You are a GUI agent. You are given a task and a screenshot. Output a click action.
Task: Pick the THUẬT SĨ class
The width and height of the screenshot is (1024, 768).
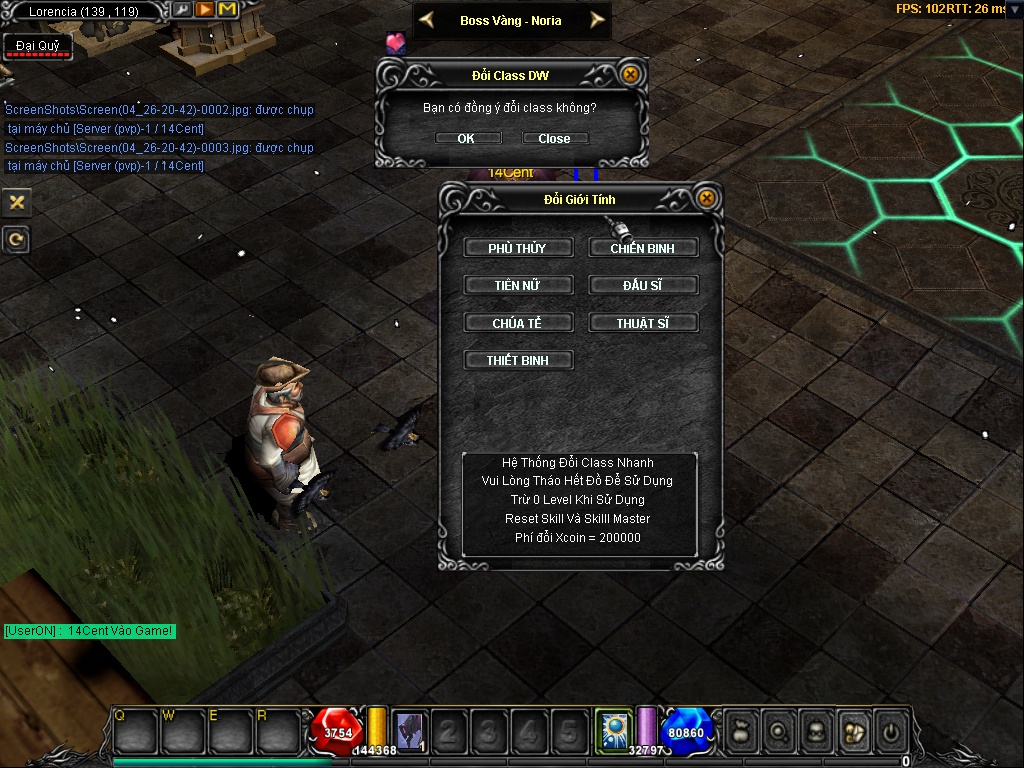click(x=643, y=323)
